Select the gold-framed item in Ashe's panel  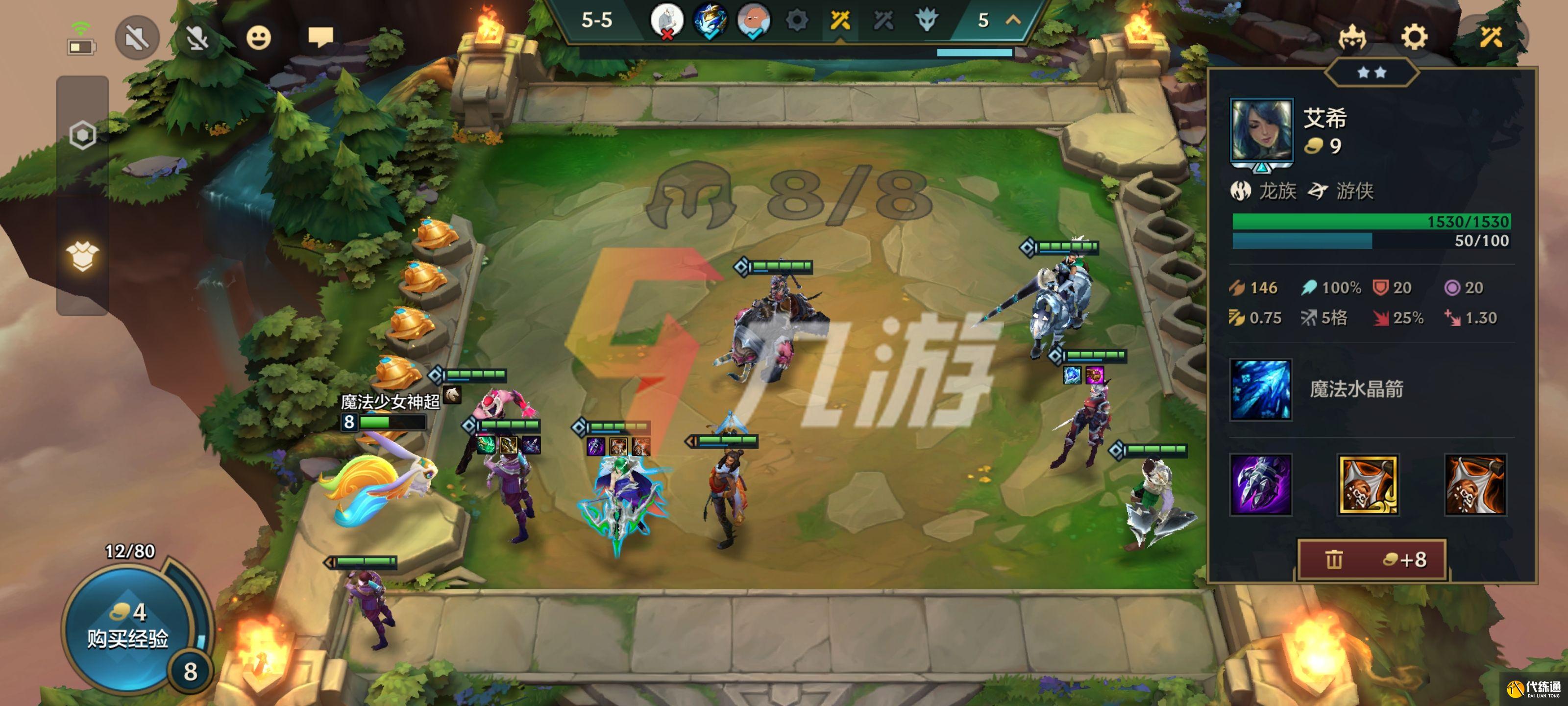point(1368,485)
